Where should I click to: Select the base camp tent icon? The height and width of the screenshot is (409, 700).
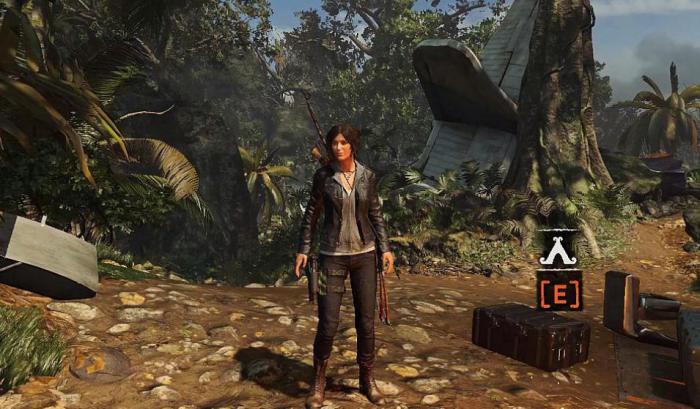pyautogui.click(x=558, y=250)
